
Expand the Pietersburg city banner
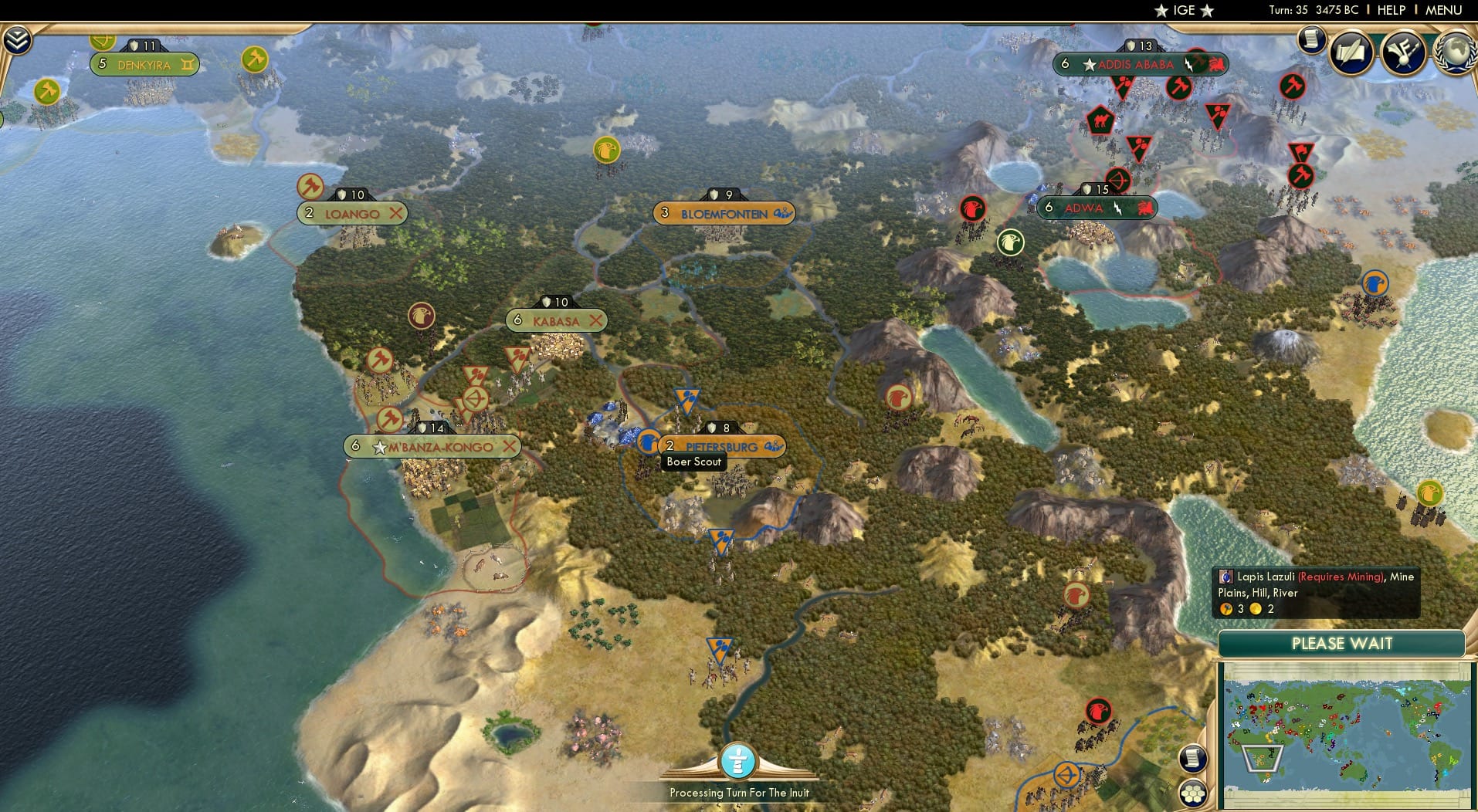773,446
